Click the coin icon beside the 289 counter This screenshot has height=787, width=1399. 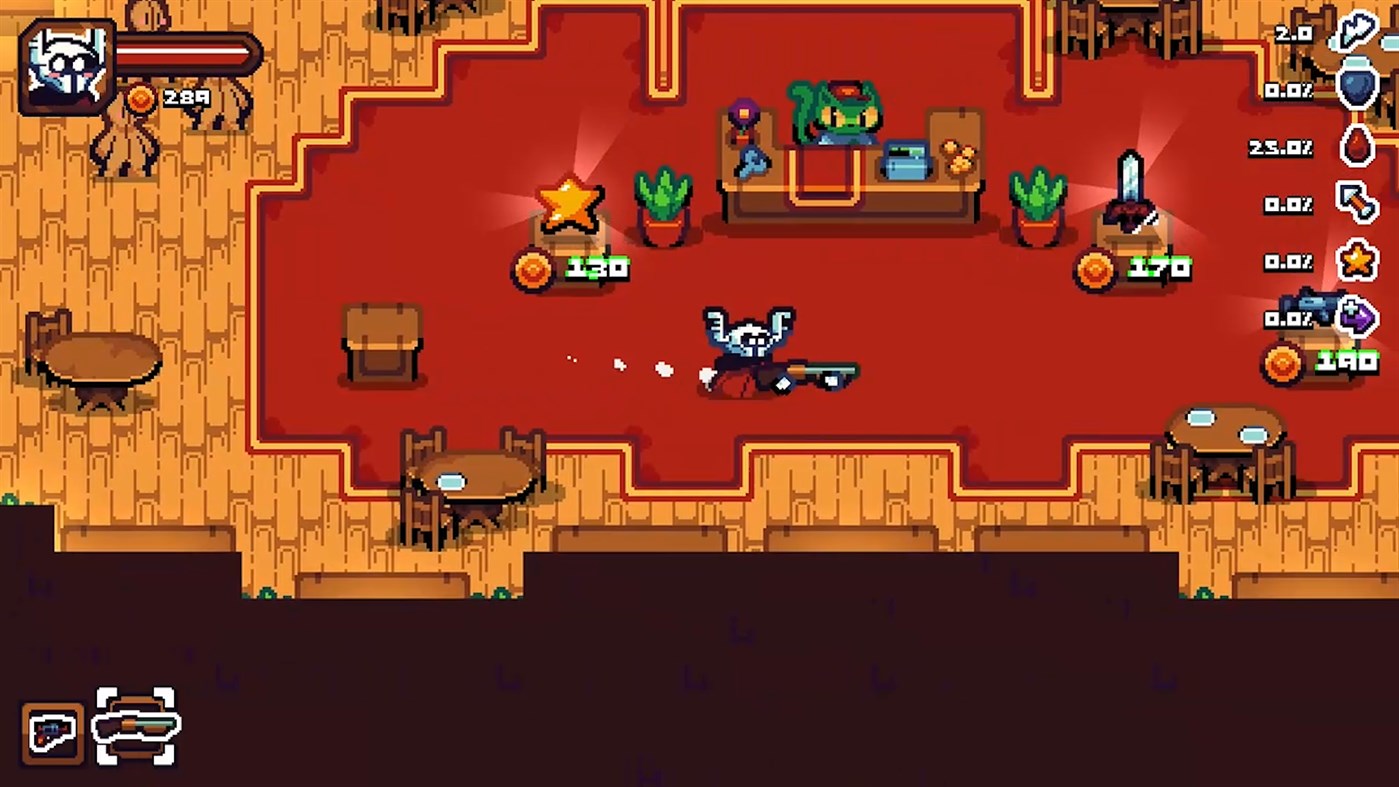coord(140,99)
